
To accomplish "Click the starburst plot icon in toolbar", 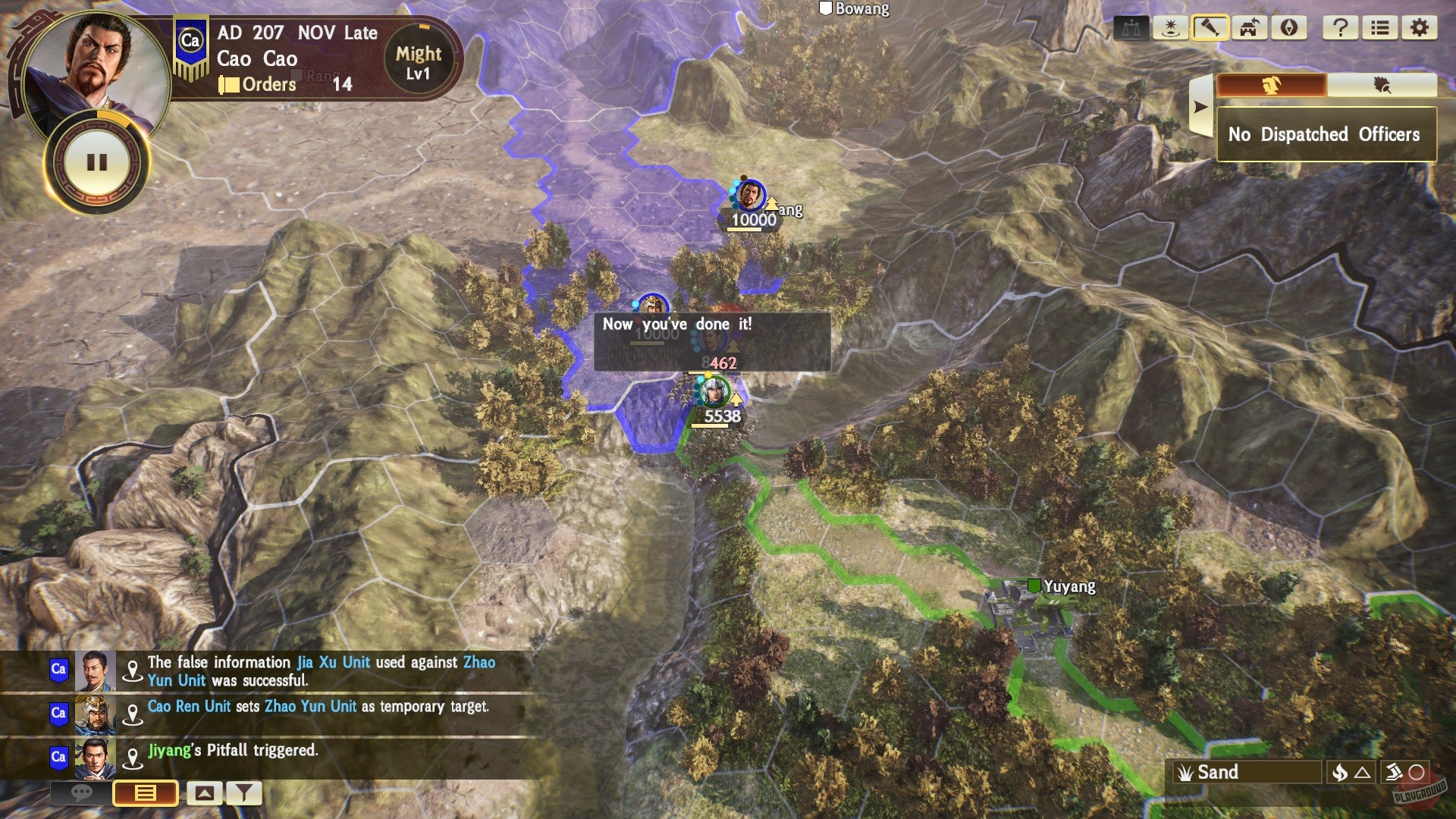I will click(1172, 28).
